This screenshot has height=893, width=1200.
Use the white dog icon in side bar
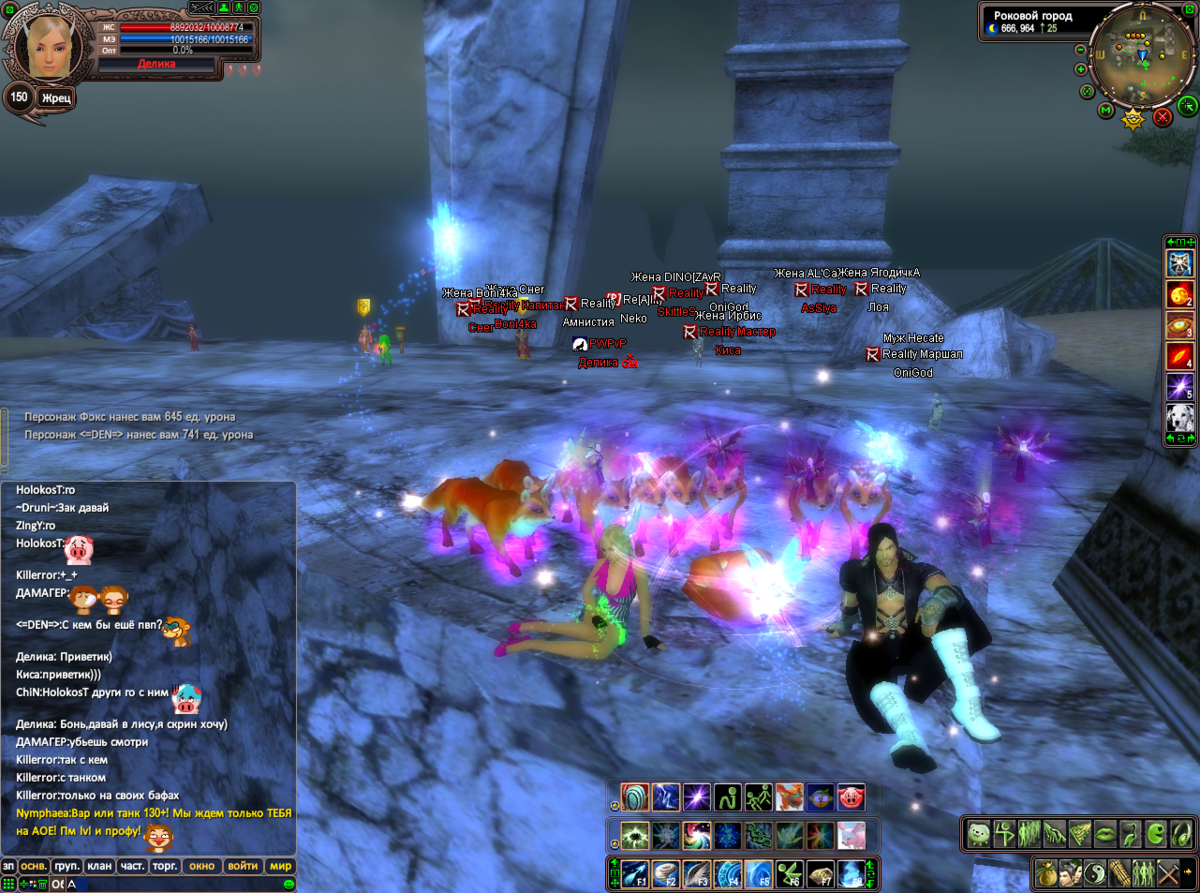[x=1181, y=419]
